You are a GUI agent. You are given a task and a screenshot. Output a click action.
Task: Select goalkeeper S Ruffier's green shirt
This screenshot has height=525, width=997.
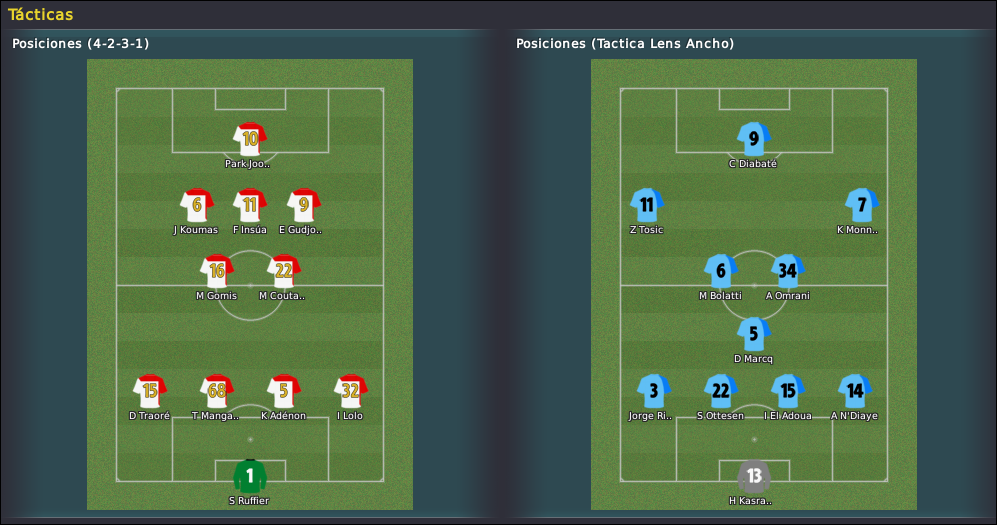250,475
